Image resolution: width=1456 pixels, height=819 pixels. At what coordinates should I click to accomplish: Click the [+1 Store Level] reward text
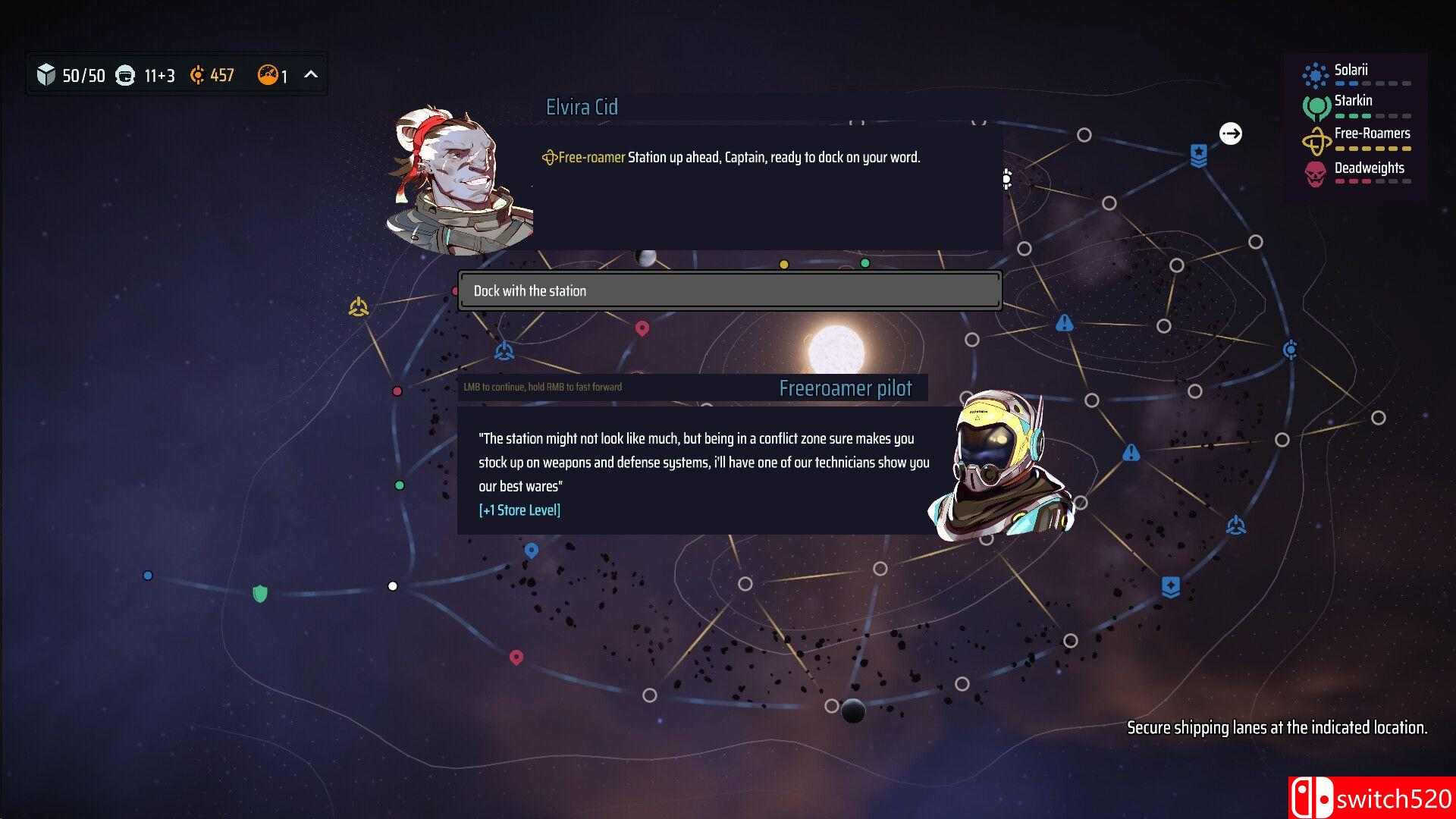click(520, 510)
